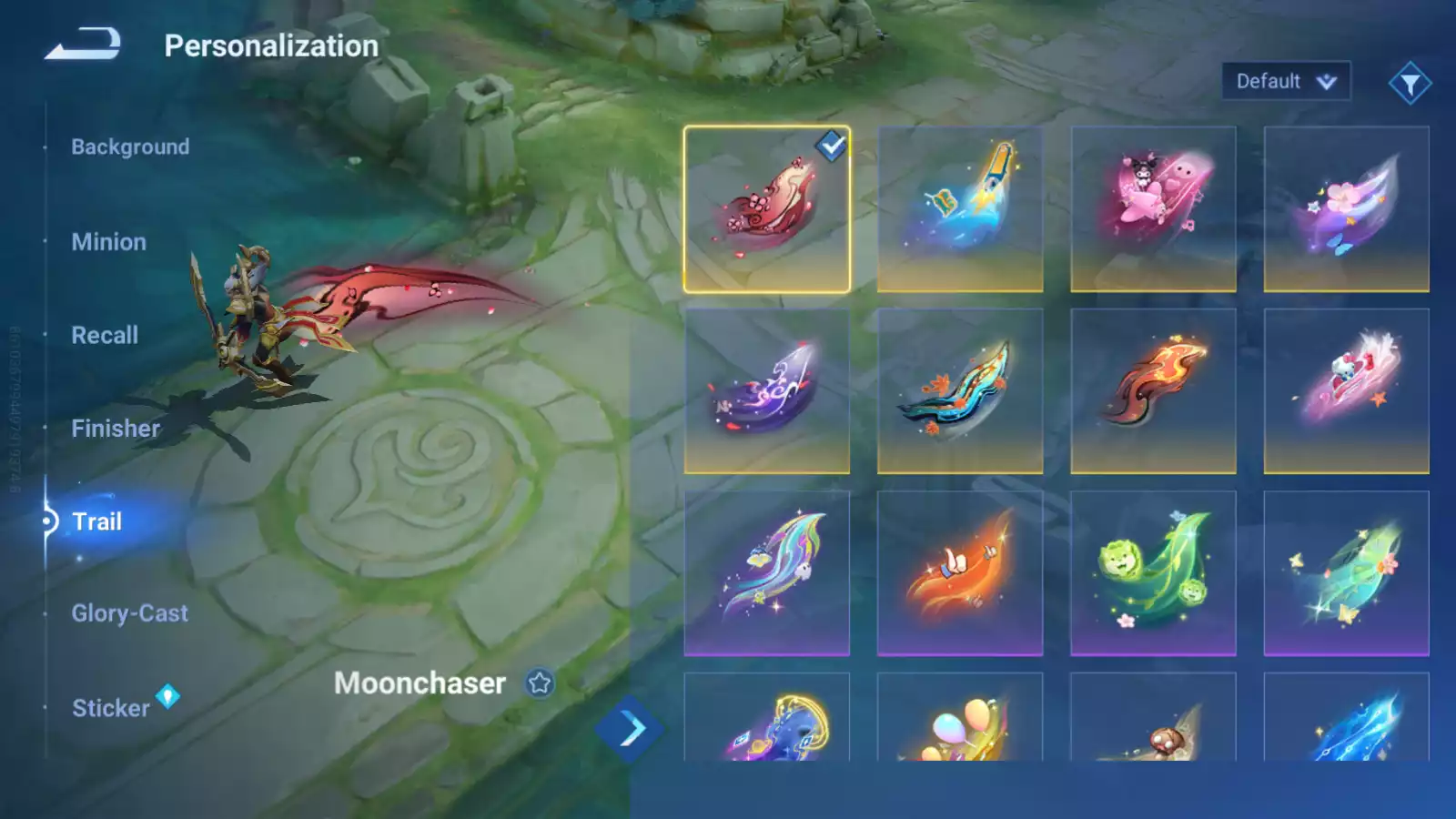Go back using the return arrow
Viewport: 1456px width, 819px height.
tap(83, 44)
